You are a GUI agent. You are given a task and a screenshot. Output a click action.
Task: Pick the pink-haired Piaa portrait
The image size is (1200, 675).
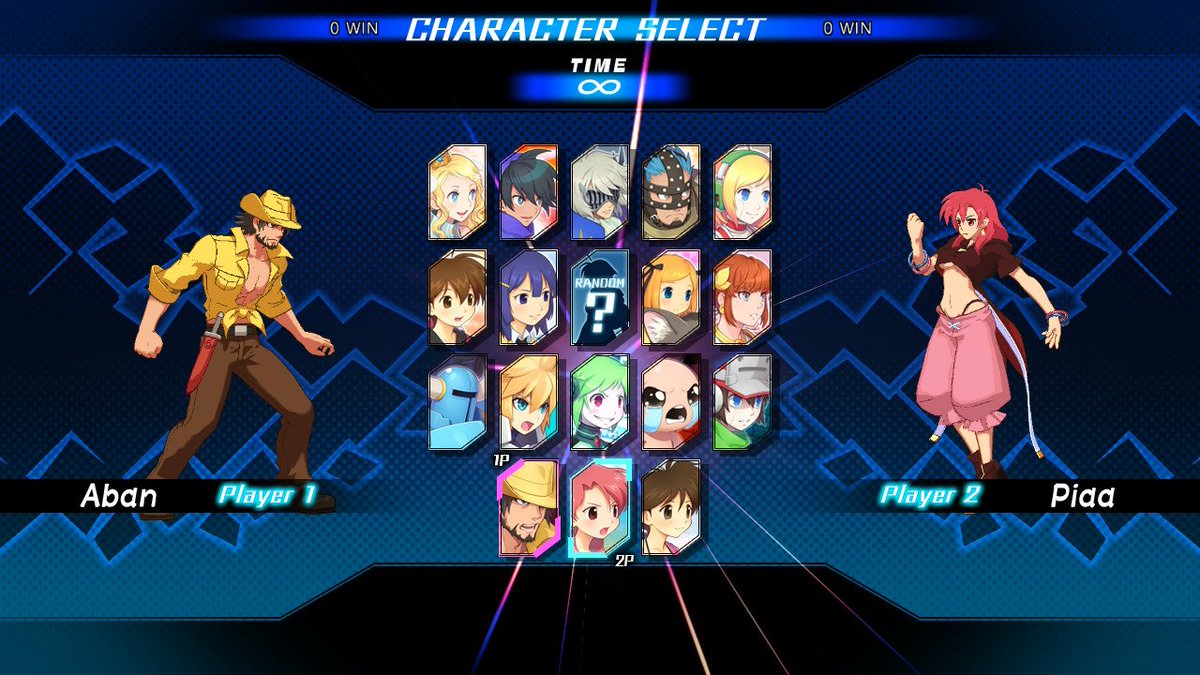coord(600,507)
